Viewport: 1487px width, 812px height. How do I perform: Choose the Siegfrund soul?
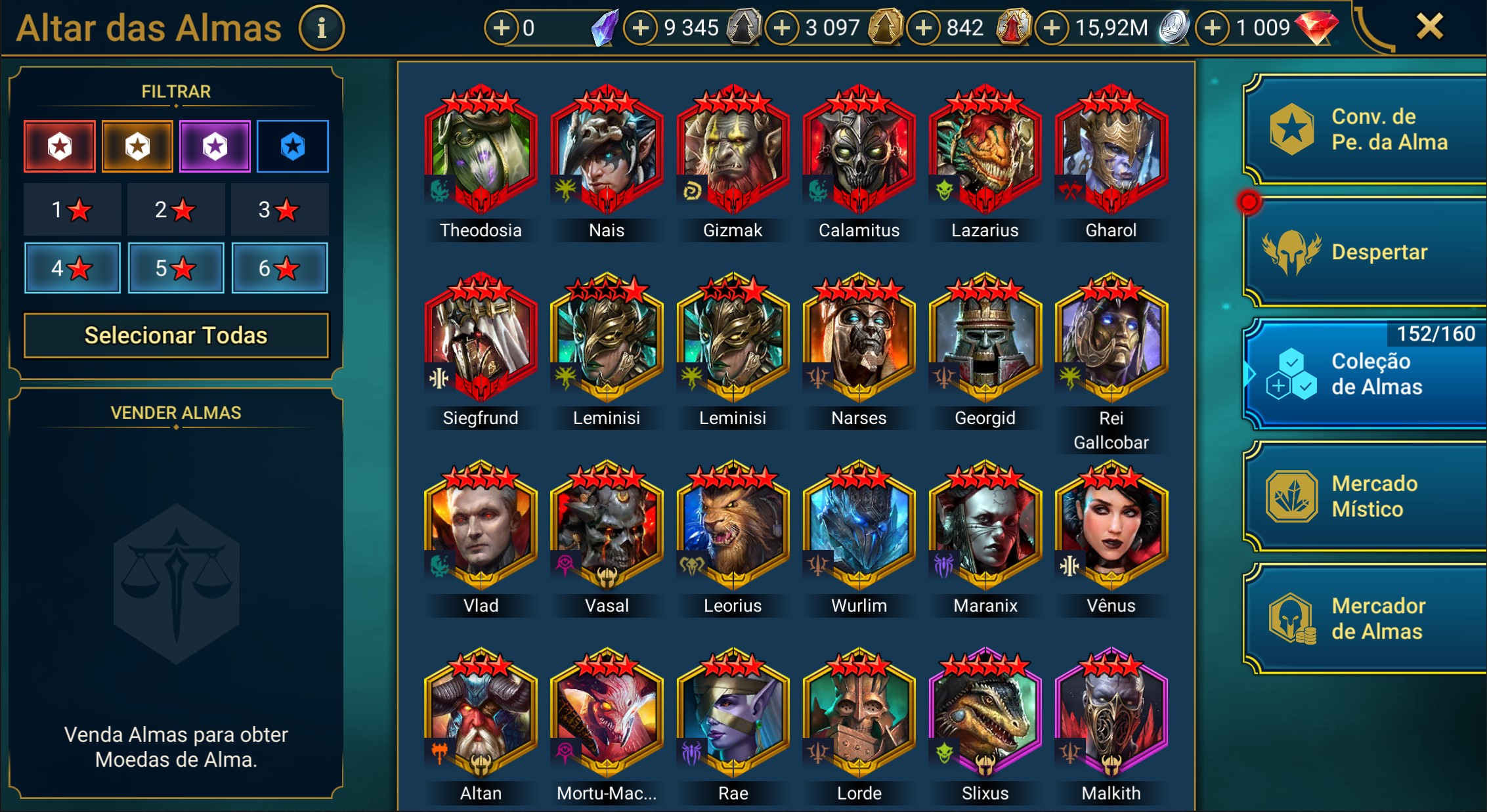(x=481, y=337)
